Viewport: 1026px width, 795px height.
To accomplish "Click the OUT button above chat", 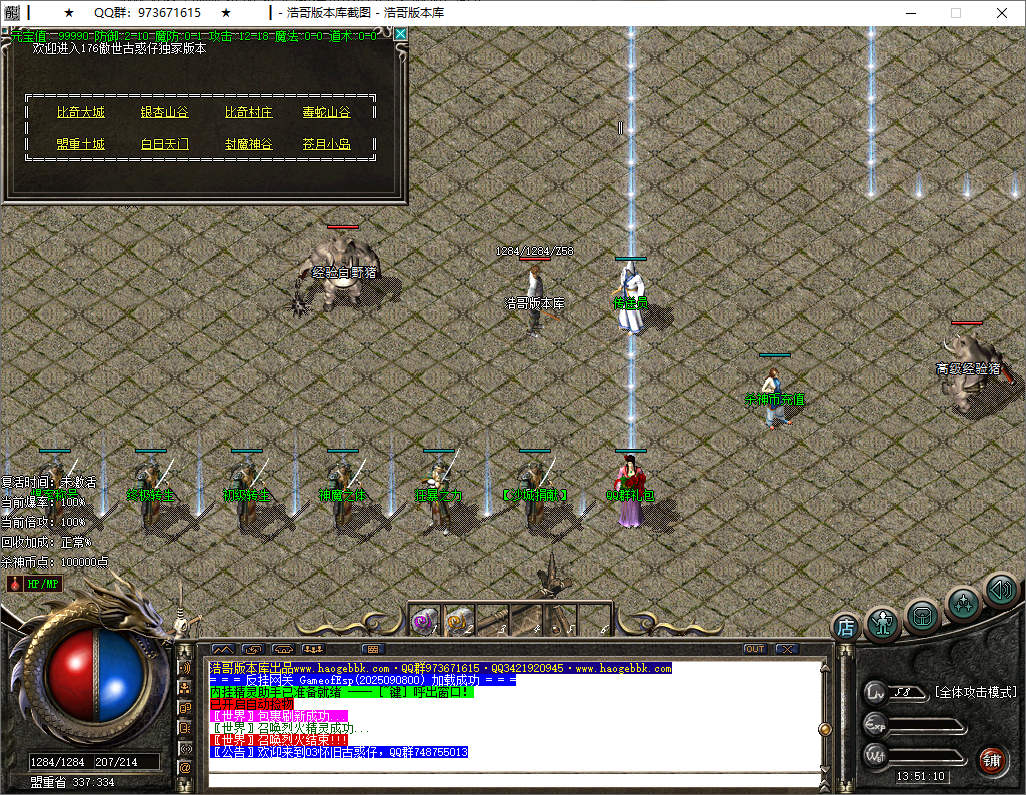I will coord(755,649).
